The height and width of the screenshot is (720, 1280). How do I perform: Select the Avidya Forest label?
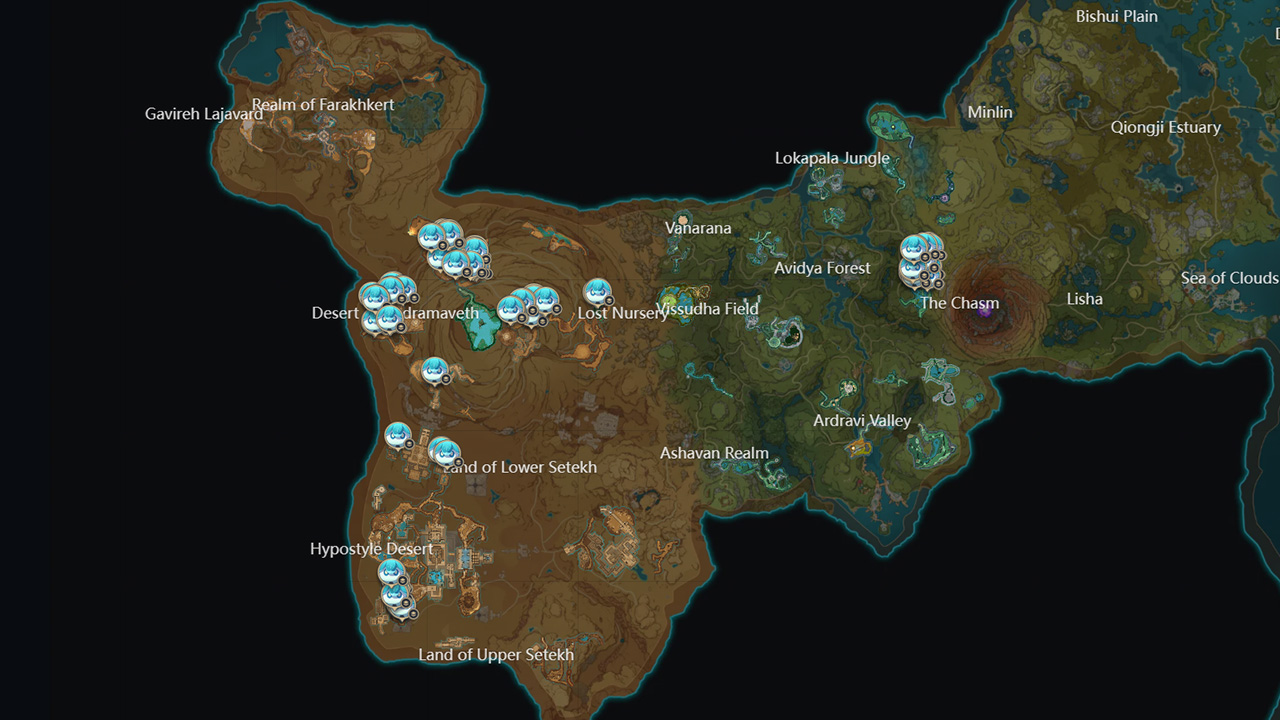pos(822,268)
